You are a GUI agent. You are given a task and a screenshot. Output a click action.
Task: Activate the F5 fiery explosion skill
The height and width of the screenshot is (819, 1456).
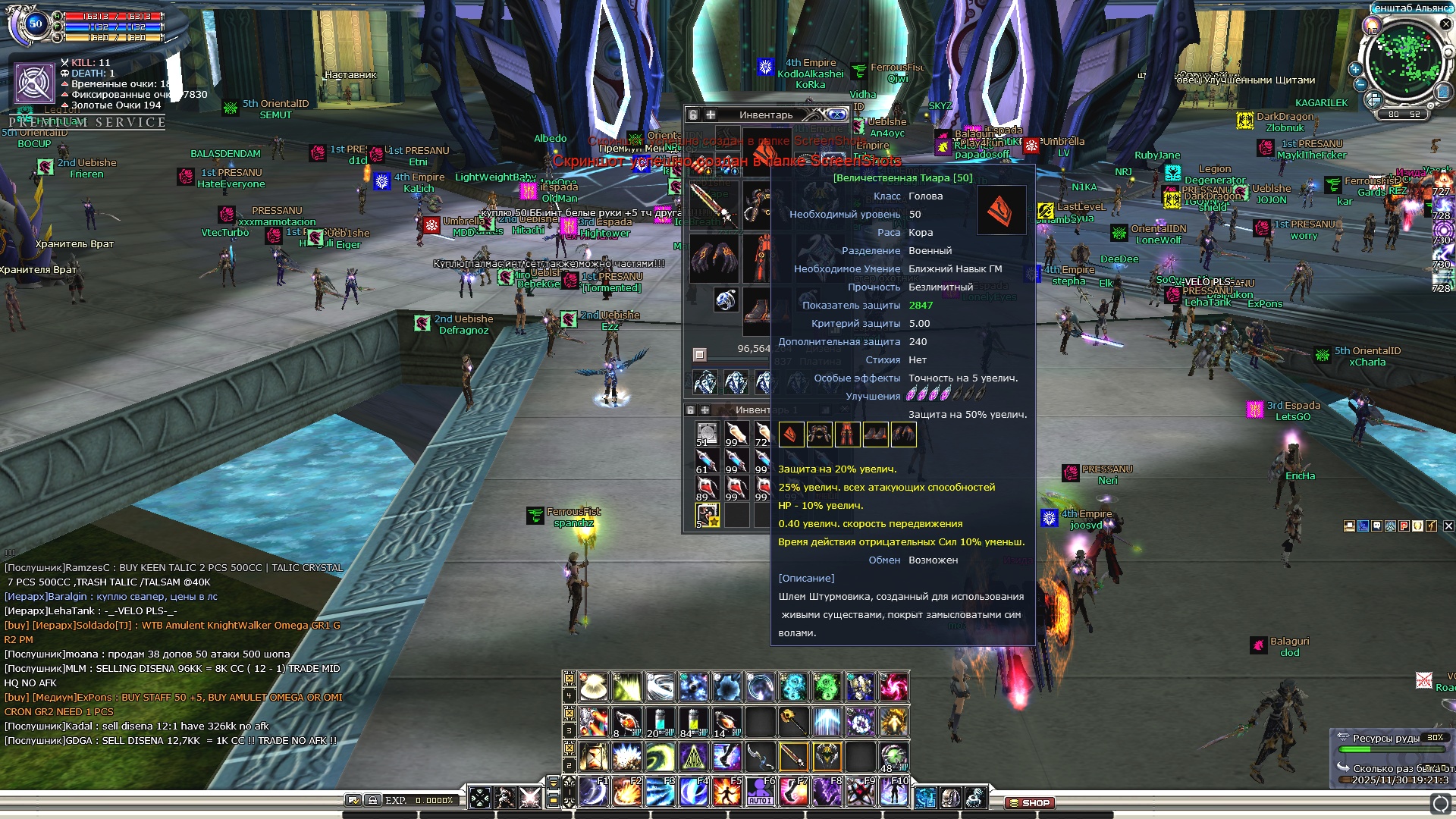(x=726, y=792)
